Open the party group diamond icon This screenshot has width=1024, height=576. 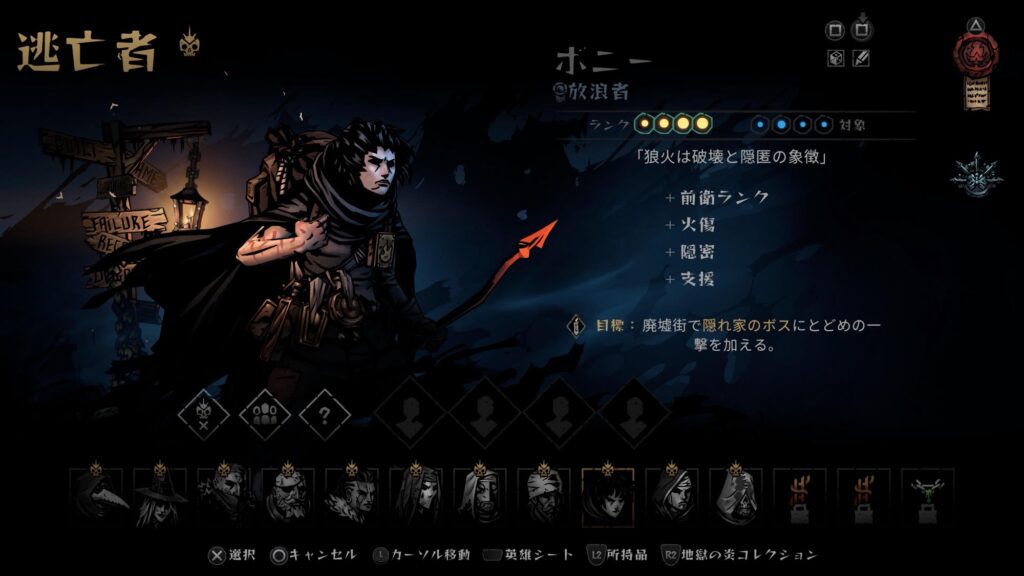(264, 414)
